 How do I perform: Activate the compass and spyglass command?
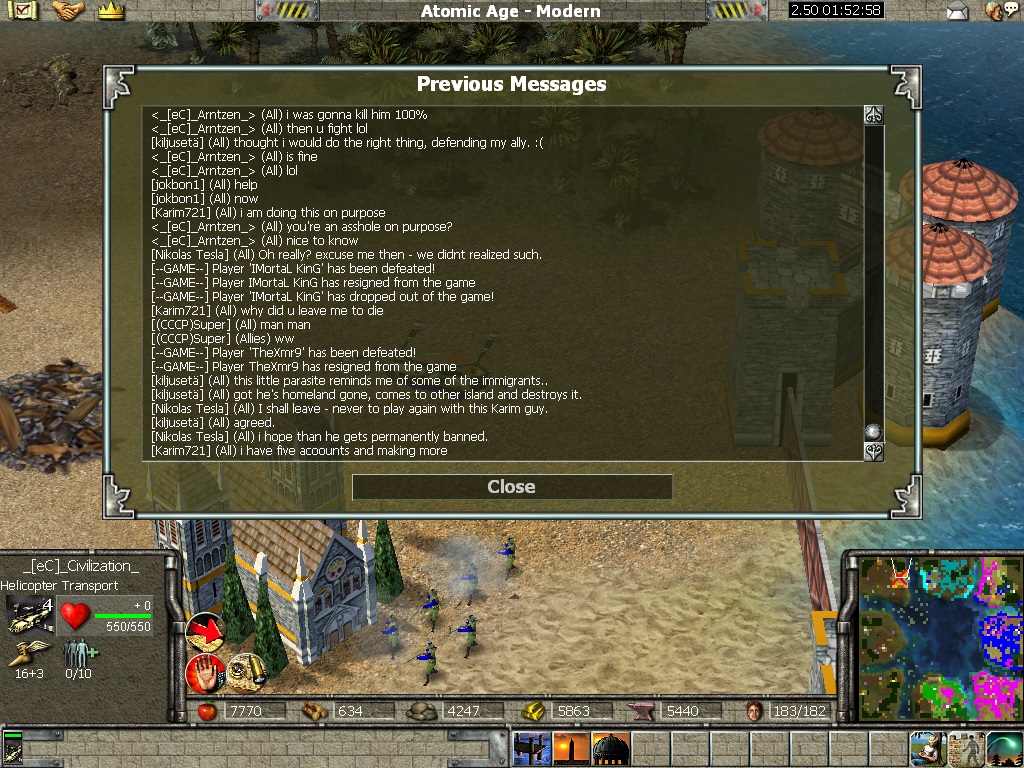[x=243, y=670]
